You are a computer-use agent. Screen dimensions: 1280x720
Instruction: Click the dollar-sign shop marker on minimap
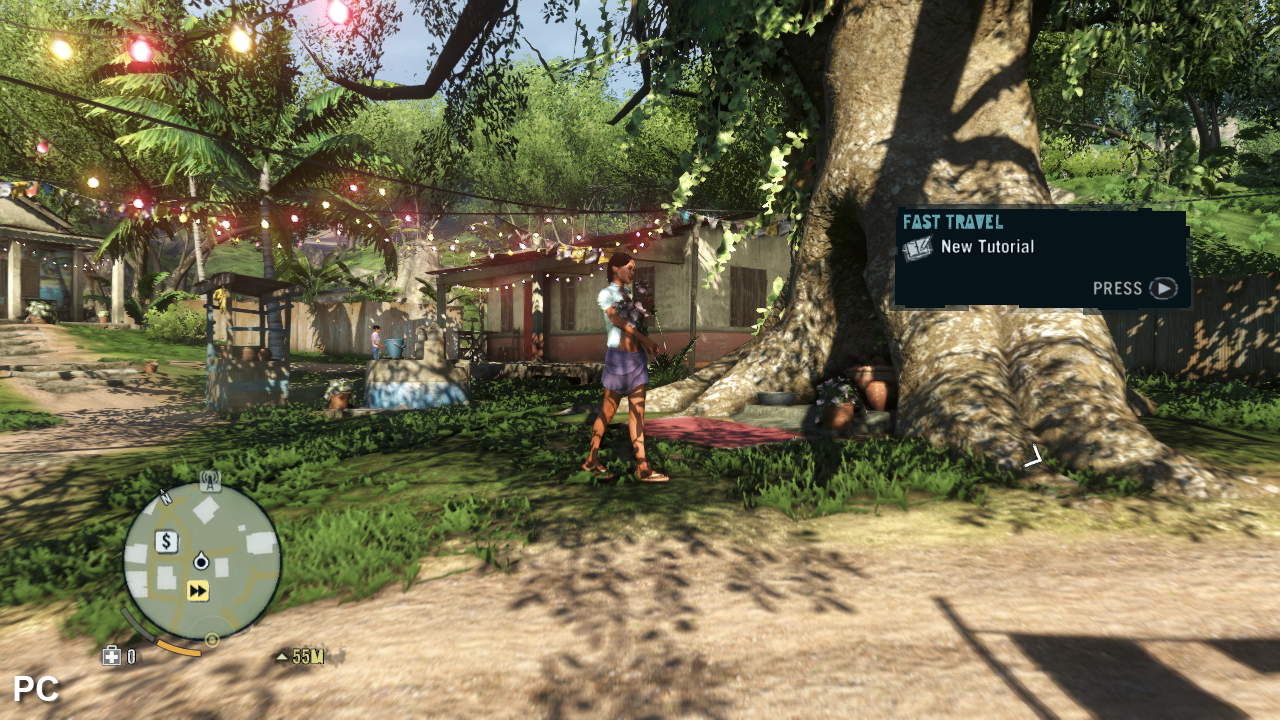[x=166, y=542]
